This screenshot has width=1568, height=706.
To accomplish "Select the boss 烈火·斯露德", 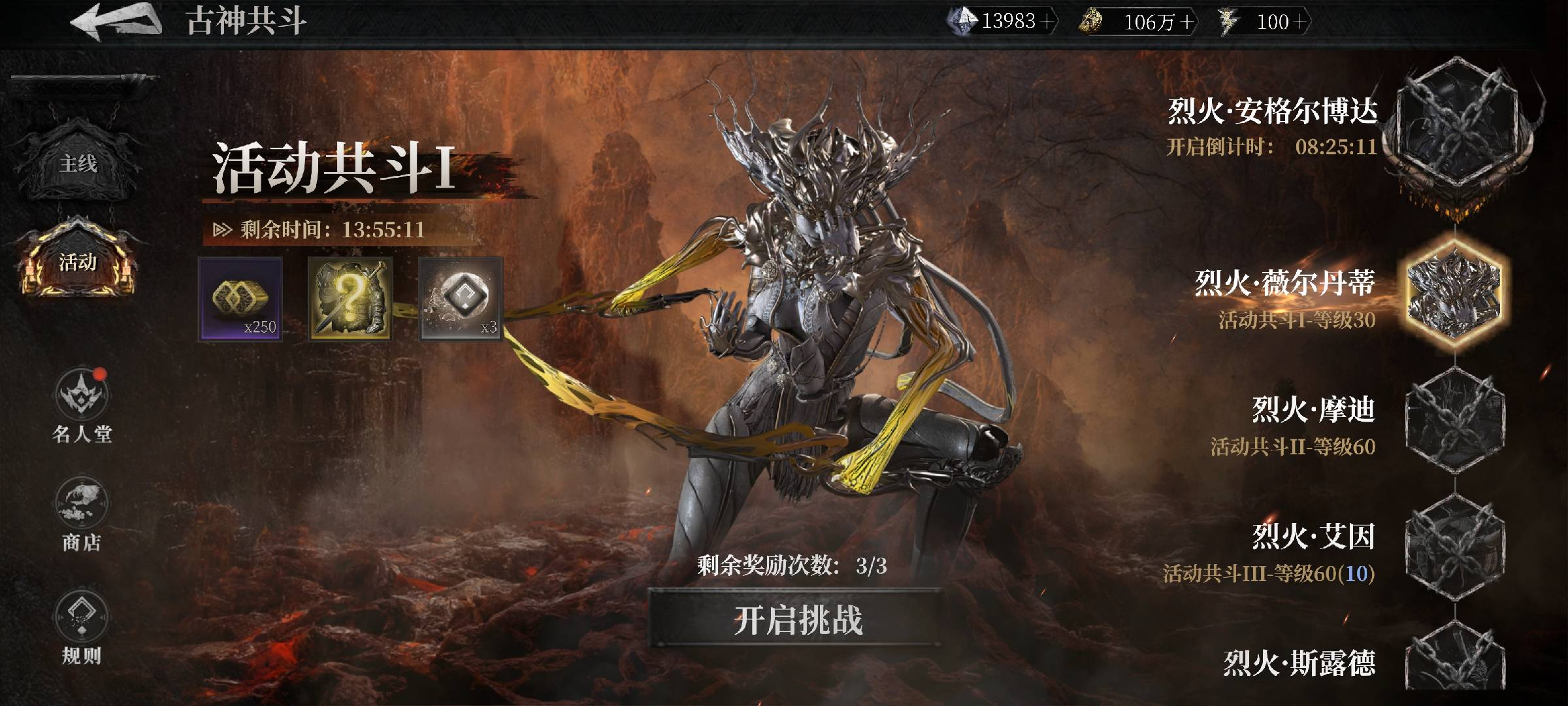I will 1454,664.
